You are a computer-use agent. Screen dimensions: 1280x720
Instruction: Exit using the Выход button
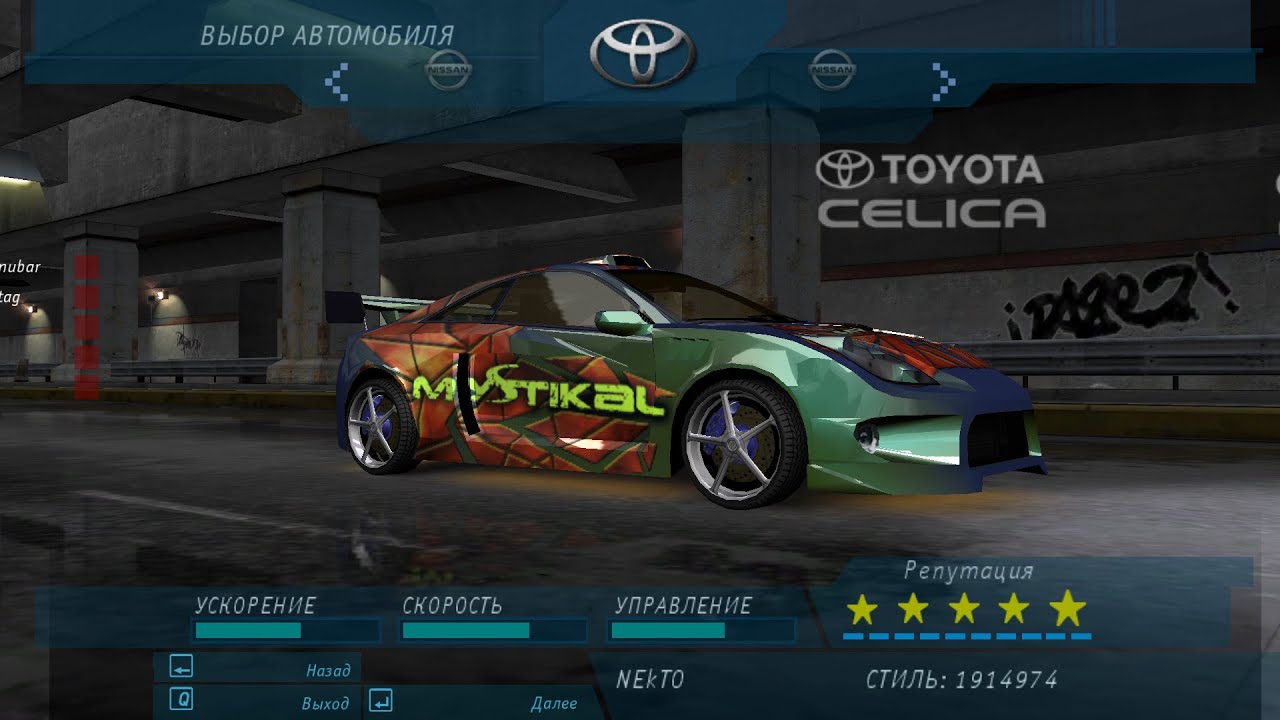258,701
